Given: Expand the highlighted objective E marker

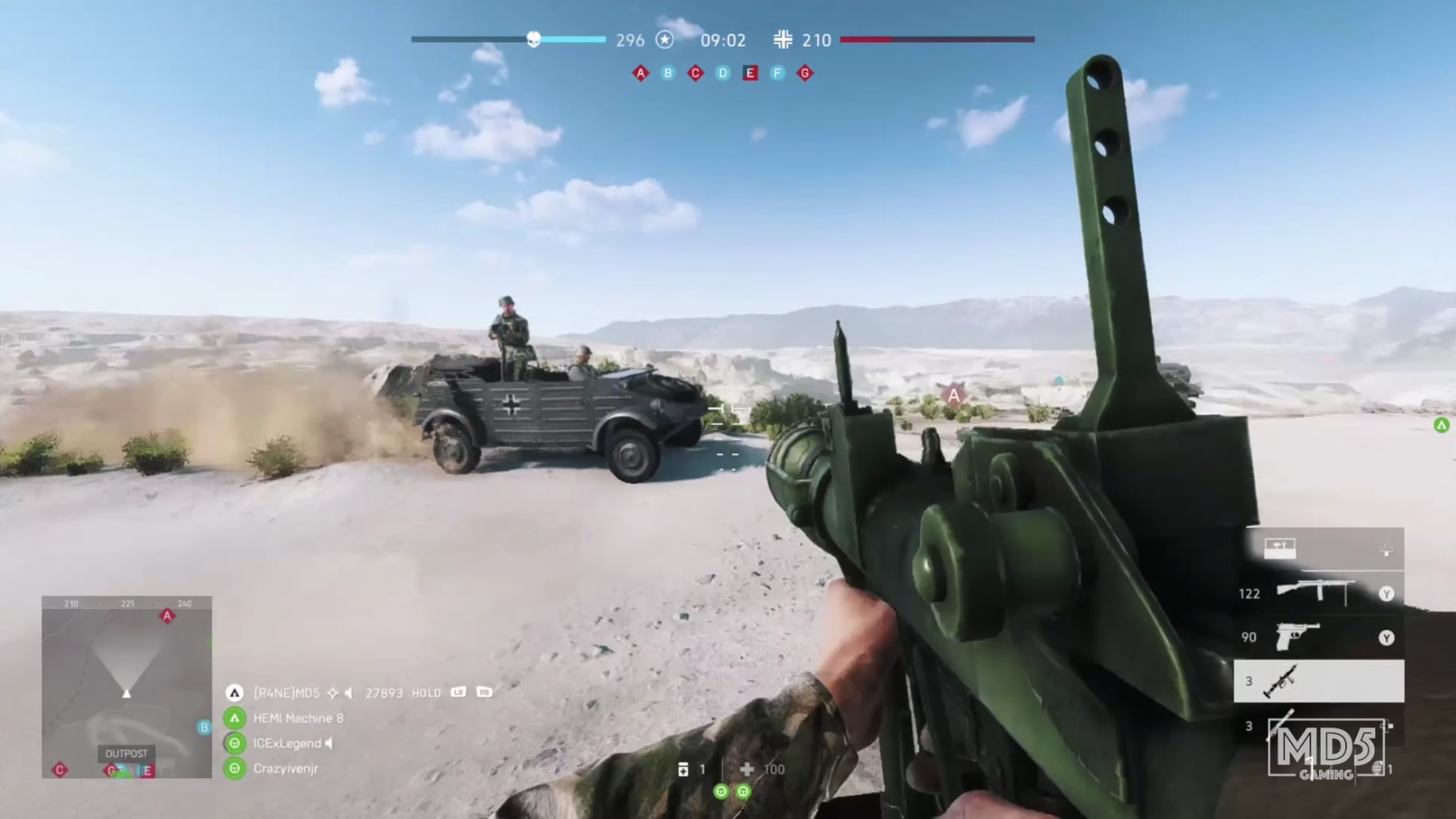Looking at the screenshot, I should tap(749, 73).
